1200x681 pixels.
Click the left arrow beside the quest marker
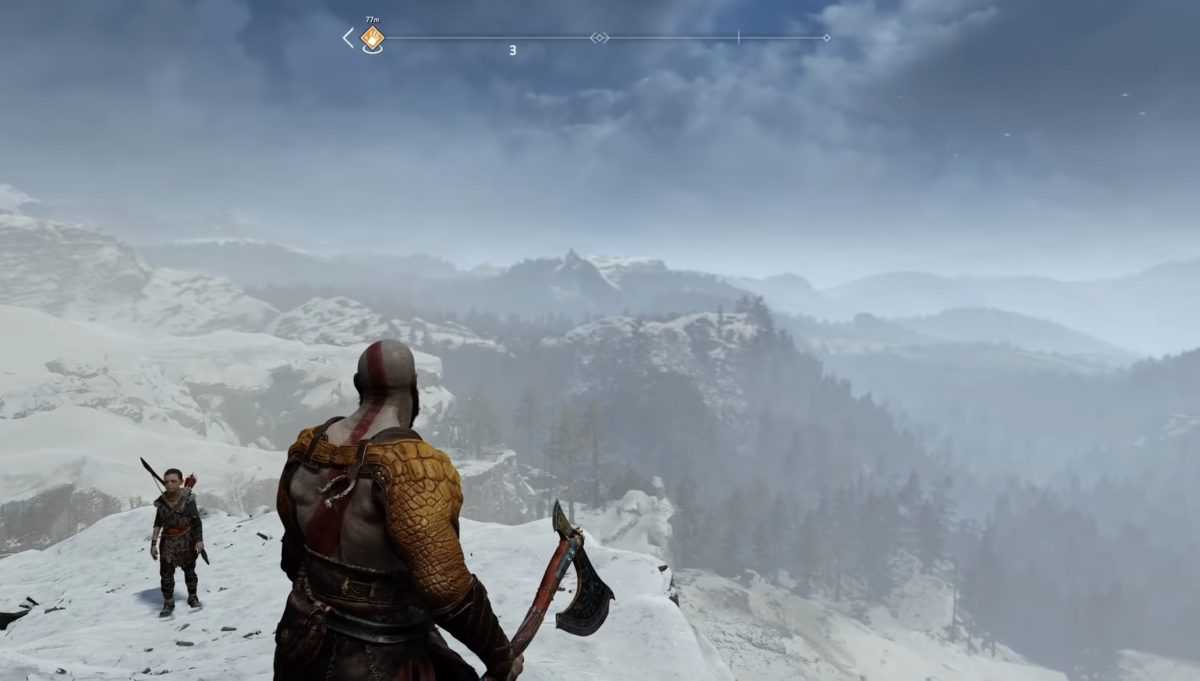click(348, 38)
